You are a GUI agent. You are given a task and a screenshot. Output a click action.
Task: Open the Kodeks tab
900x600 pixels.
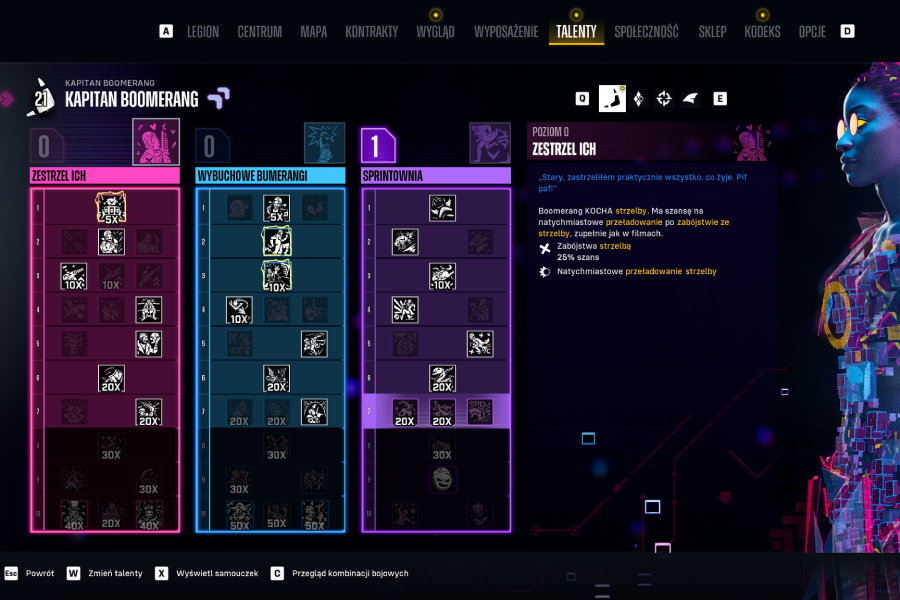(x=762, y=32)
